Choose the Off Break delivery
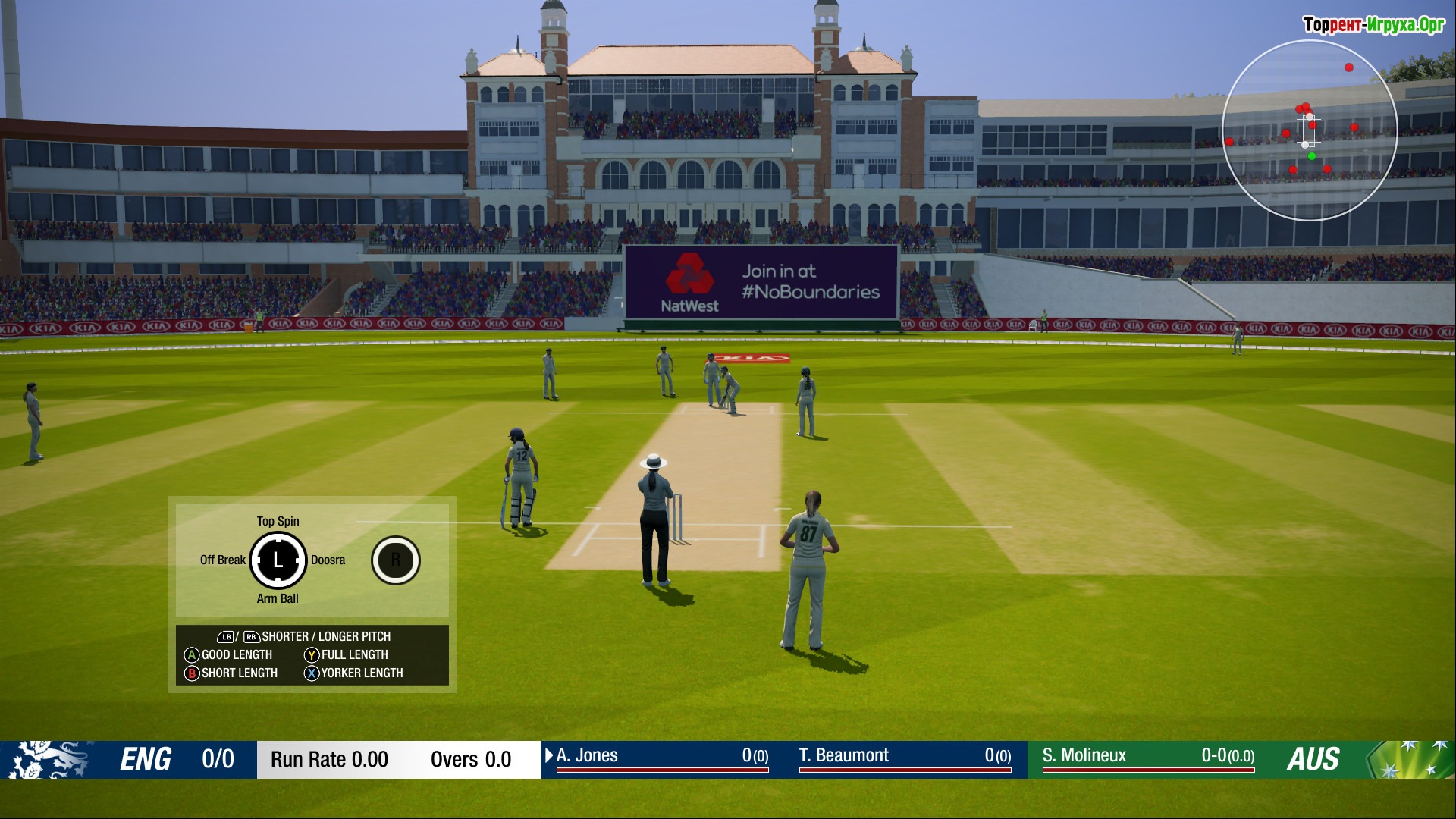Image resolution: width=1456 pixels, height=819 pixels. 222,560
